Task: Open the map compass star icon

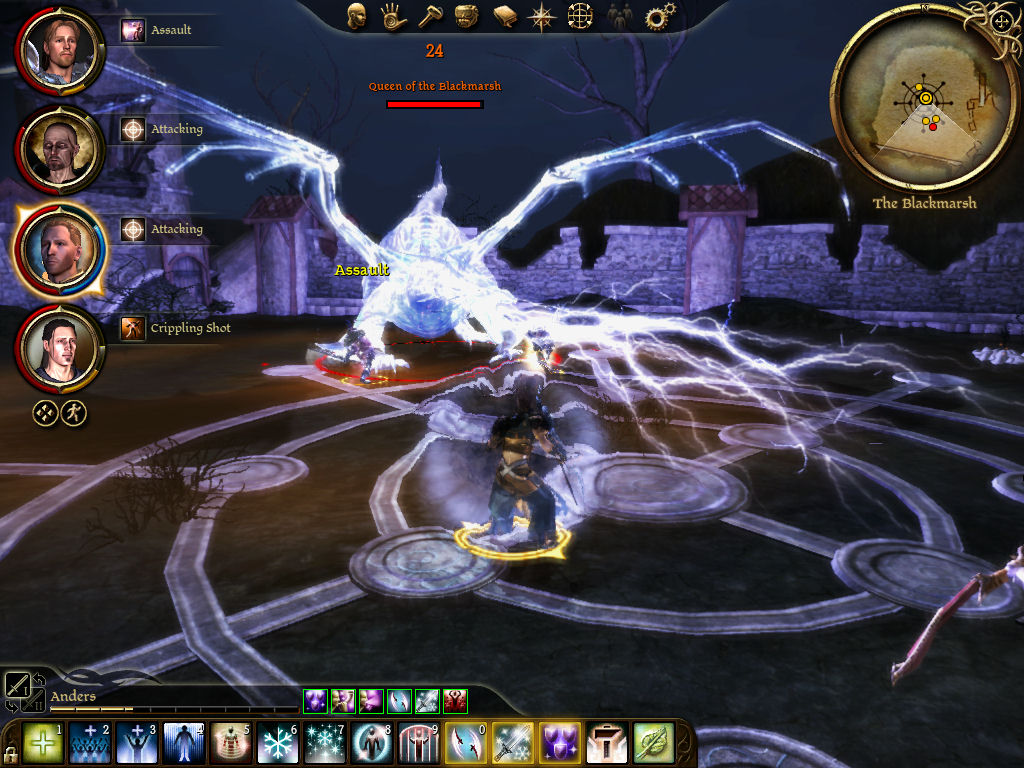Action: pos(542,17)
